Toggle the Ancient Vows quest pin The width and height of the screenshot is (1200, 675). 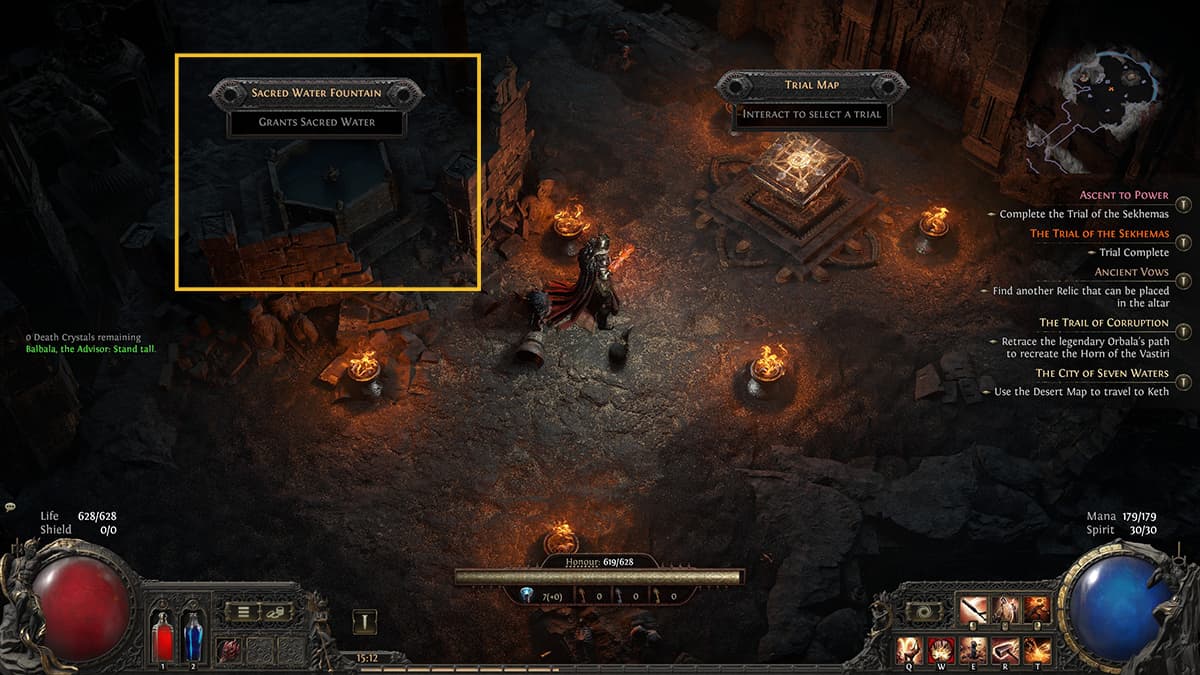(x=1183, y=280)
